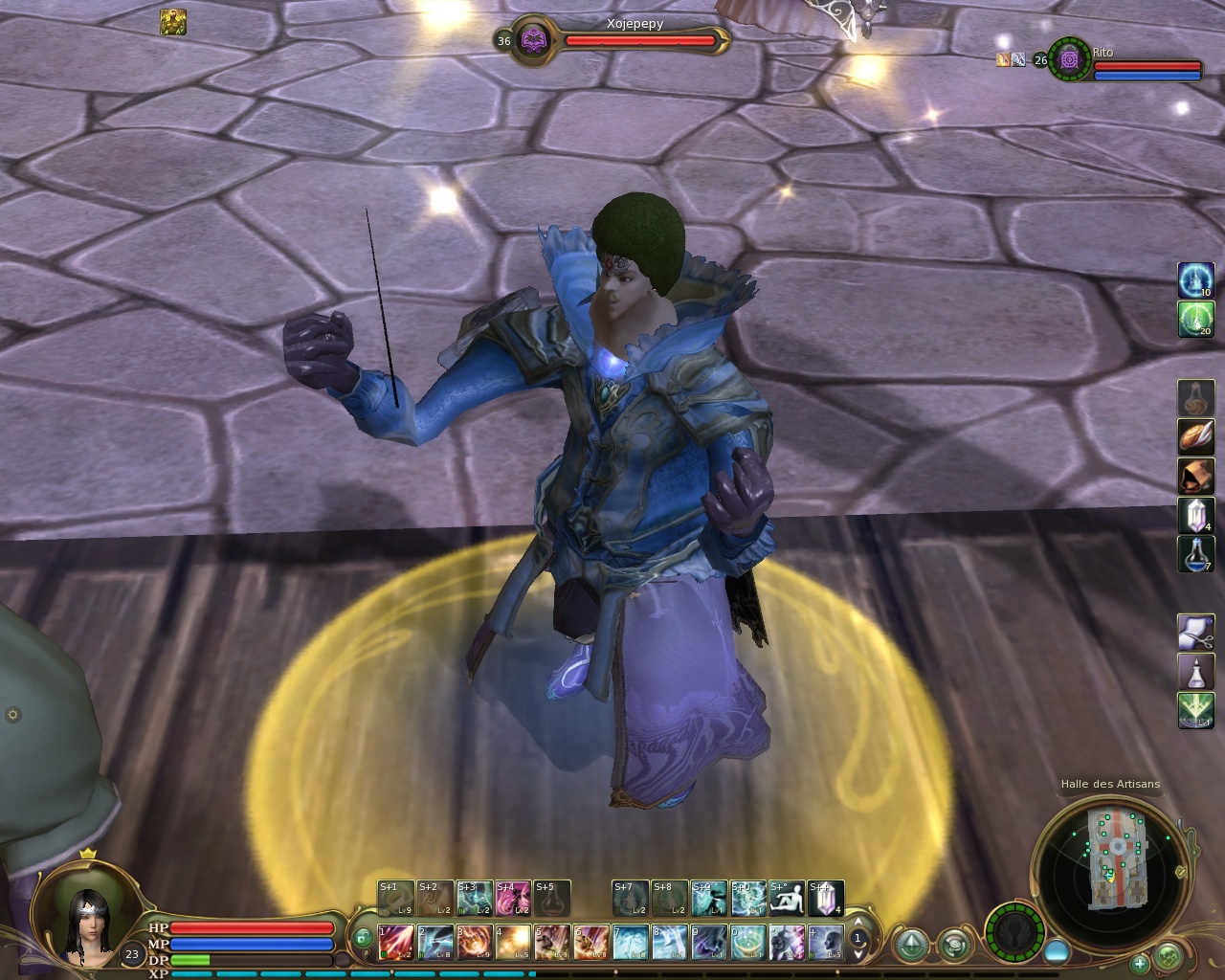This screenshot has height=980, width=1225.
Task: Select the scroll and scissors icon
Action: pyautogui.click(x=1195, y=633)
